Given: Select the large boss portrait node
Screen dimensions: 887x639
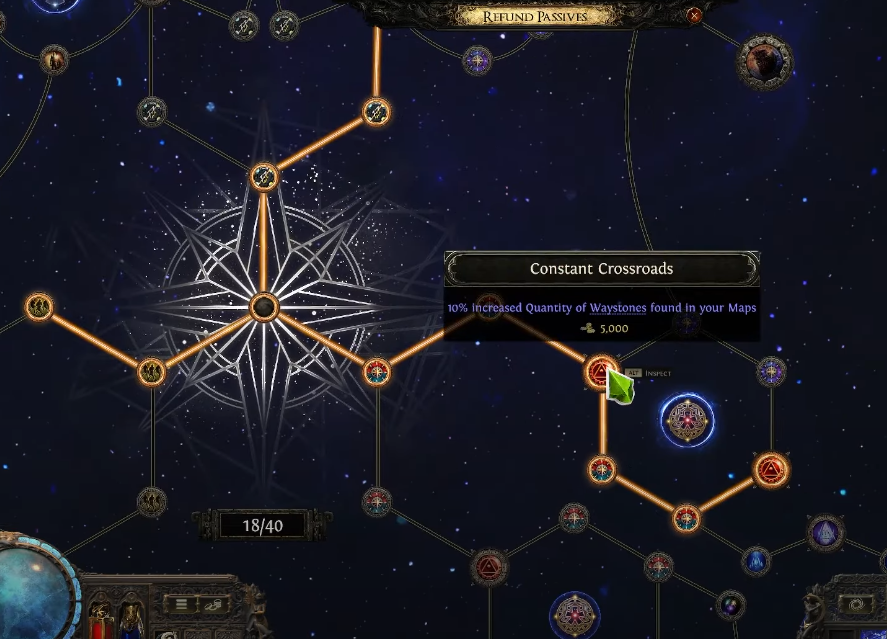Looking at the screenshot, I should pyautogui.click(x=765, y=62).
